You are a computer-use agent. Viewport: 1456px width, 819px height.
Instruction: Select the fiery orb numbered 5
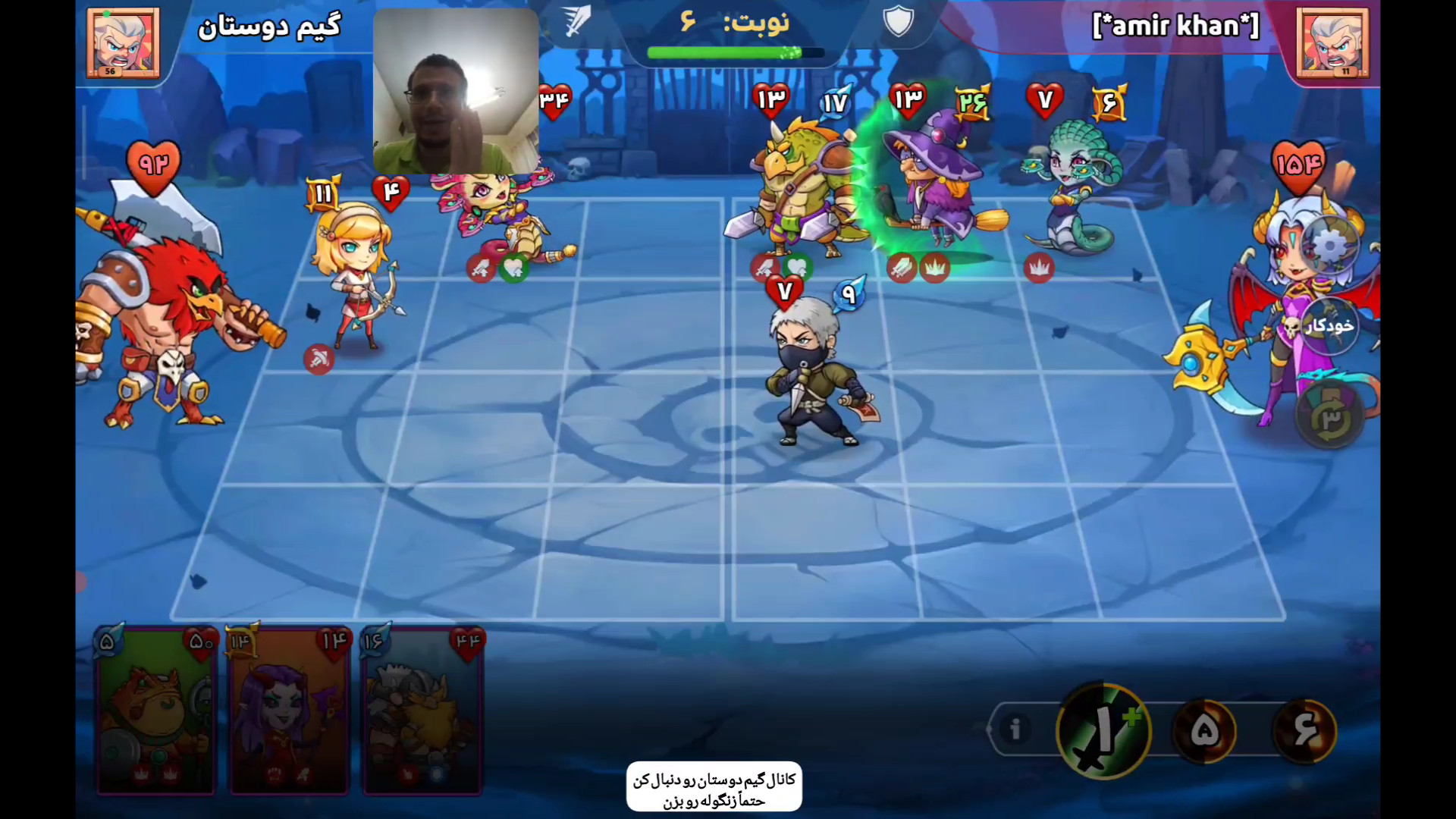(1204, 730)
